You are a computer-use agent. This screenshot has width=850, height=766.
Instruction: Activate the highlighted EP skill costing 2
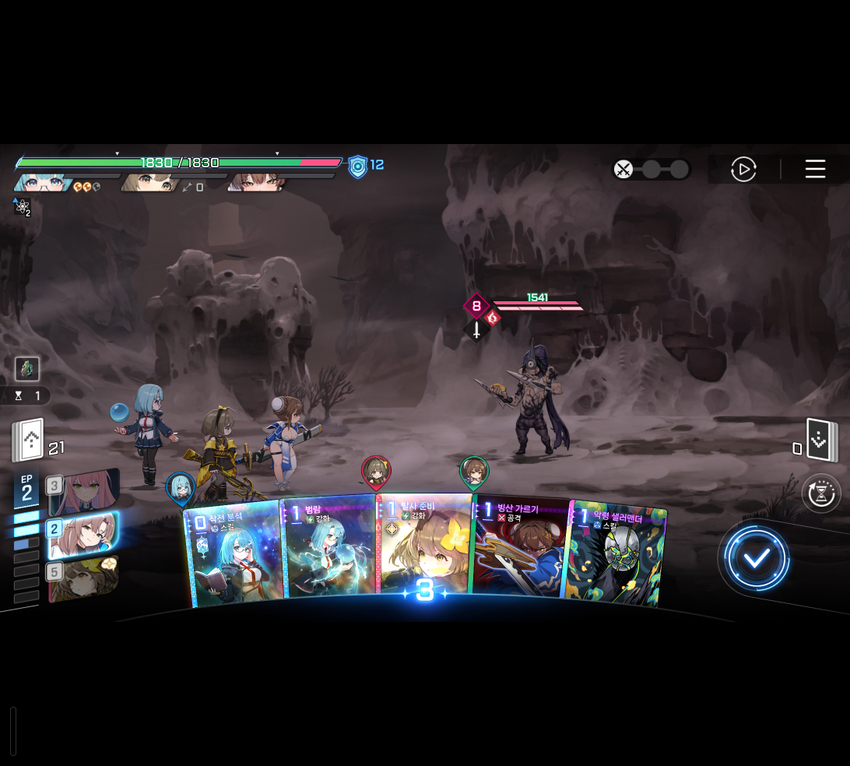pos(85,533)
